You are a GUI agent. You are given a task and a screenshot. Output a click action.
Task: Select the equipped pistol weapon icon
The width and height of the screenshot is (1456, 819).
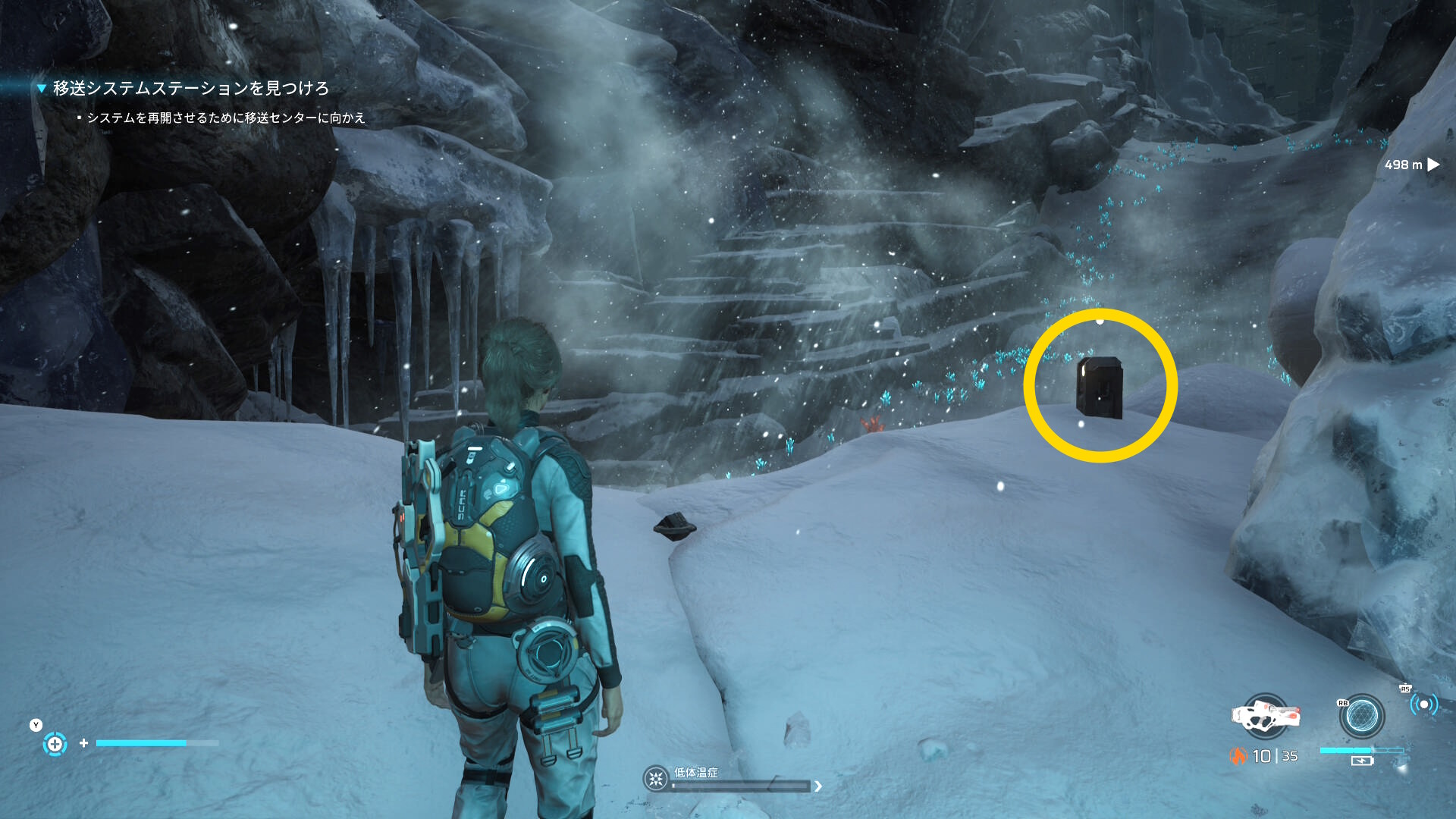[x=1265, y=715]
